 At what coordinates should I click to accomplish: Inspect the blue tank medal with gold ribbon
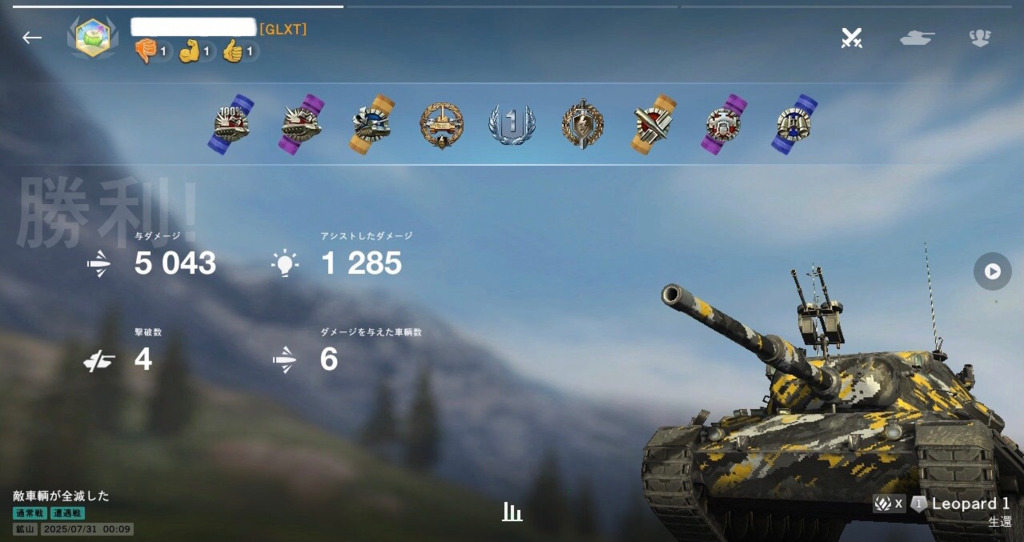pyautogui.click(x=372, y=124)
